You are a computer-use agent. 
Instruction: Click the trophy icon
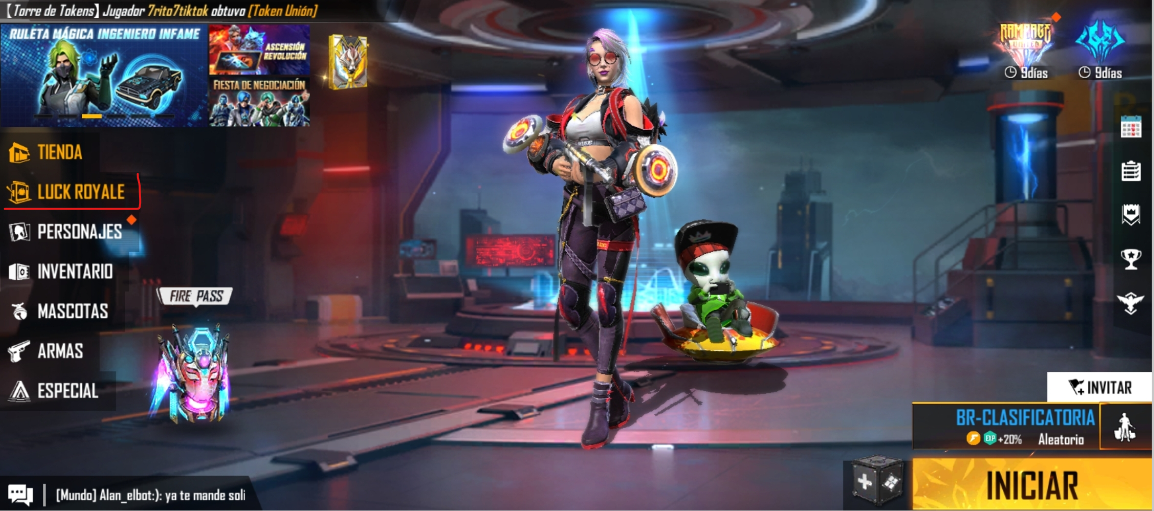tap(1131, 259)
